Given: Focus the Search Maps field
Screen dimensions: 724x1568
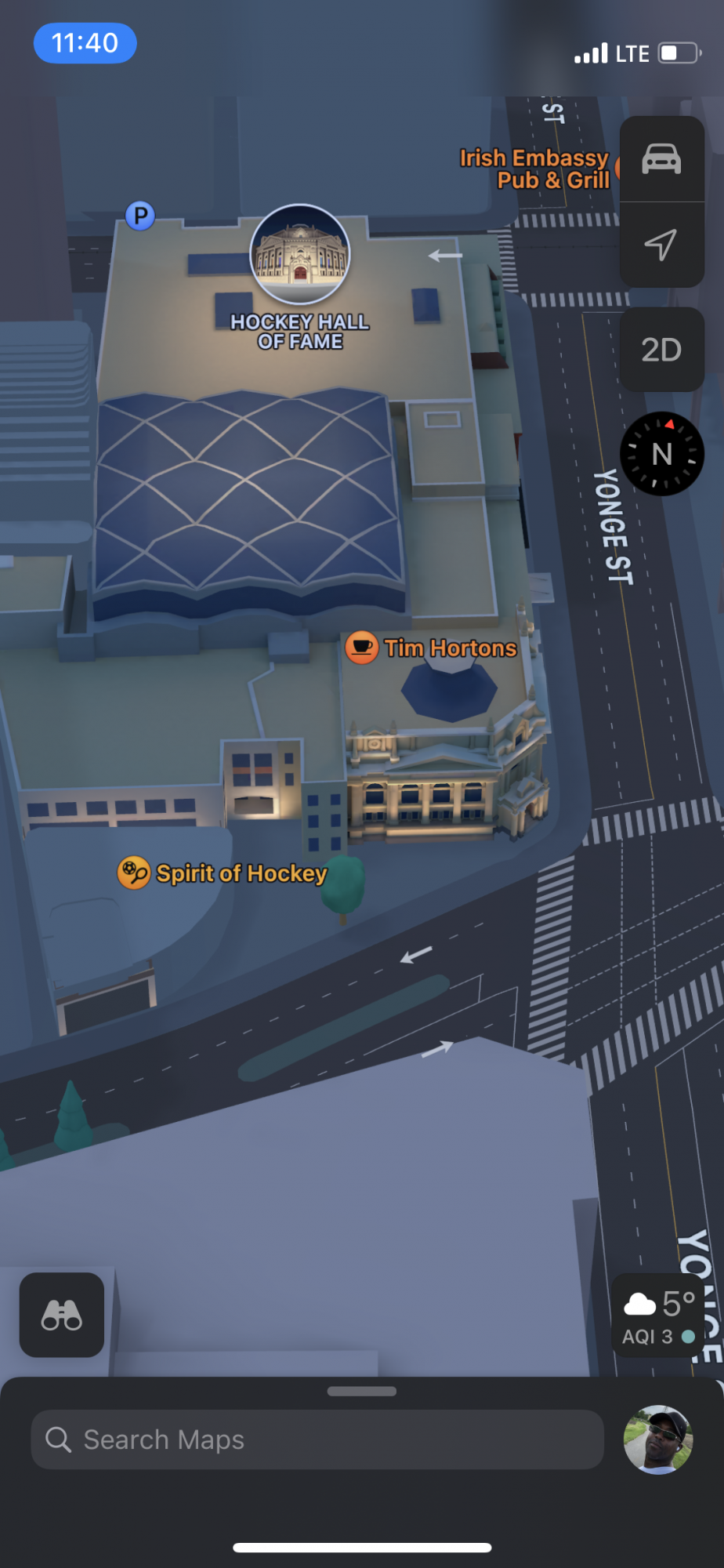Looking at the screenshot, I should [317, 1439].
